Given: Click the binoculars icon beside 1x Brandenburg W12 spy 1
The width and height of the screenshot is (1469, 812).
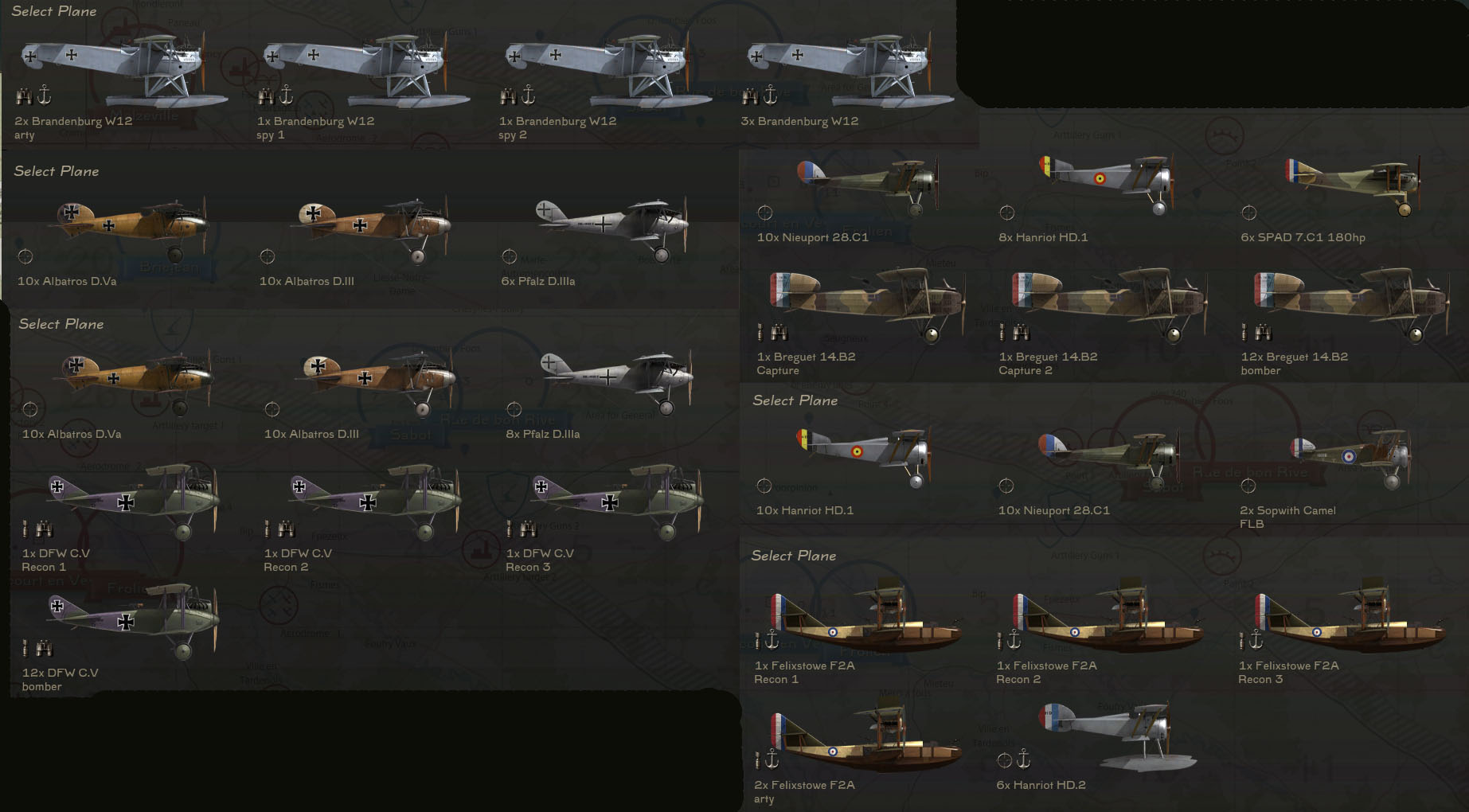Looking at the screenshot, I should pos(266,98).
